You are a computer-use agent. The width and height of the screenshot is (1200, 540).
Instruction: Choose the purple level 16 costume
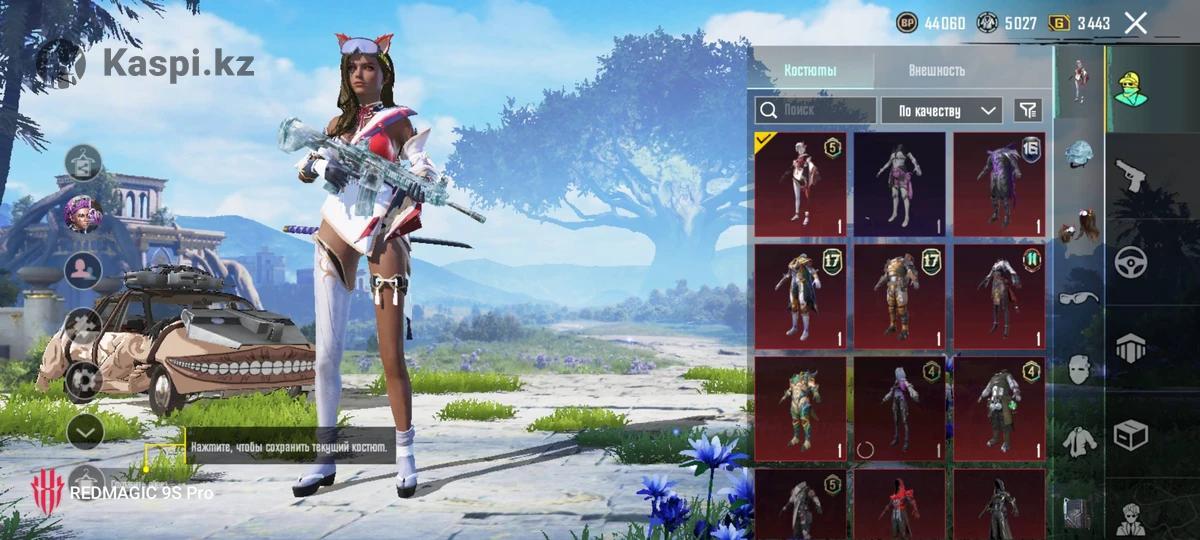point(999,185)
